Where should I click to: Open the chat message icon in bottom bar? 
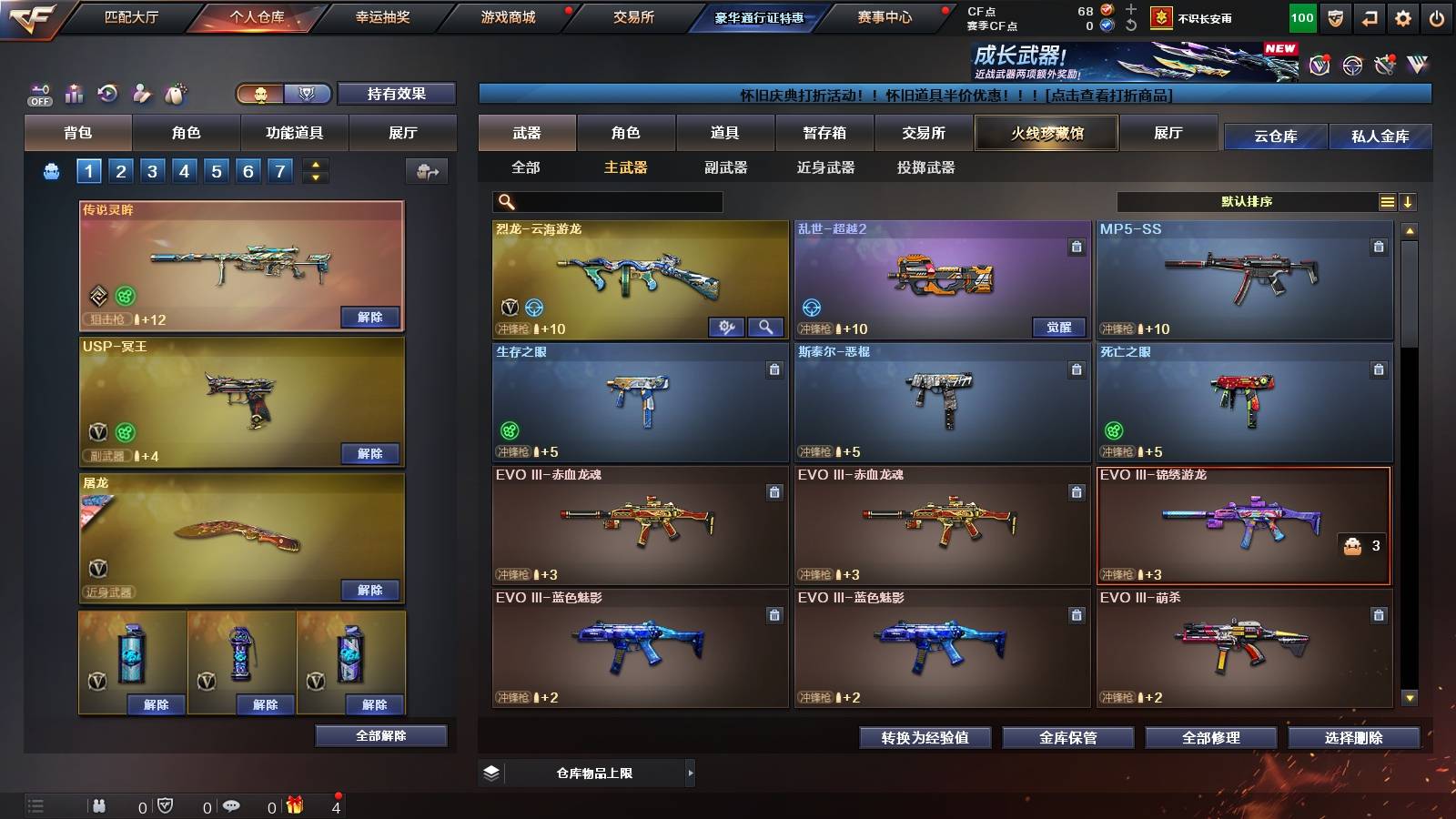click(x=232, y=805)
